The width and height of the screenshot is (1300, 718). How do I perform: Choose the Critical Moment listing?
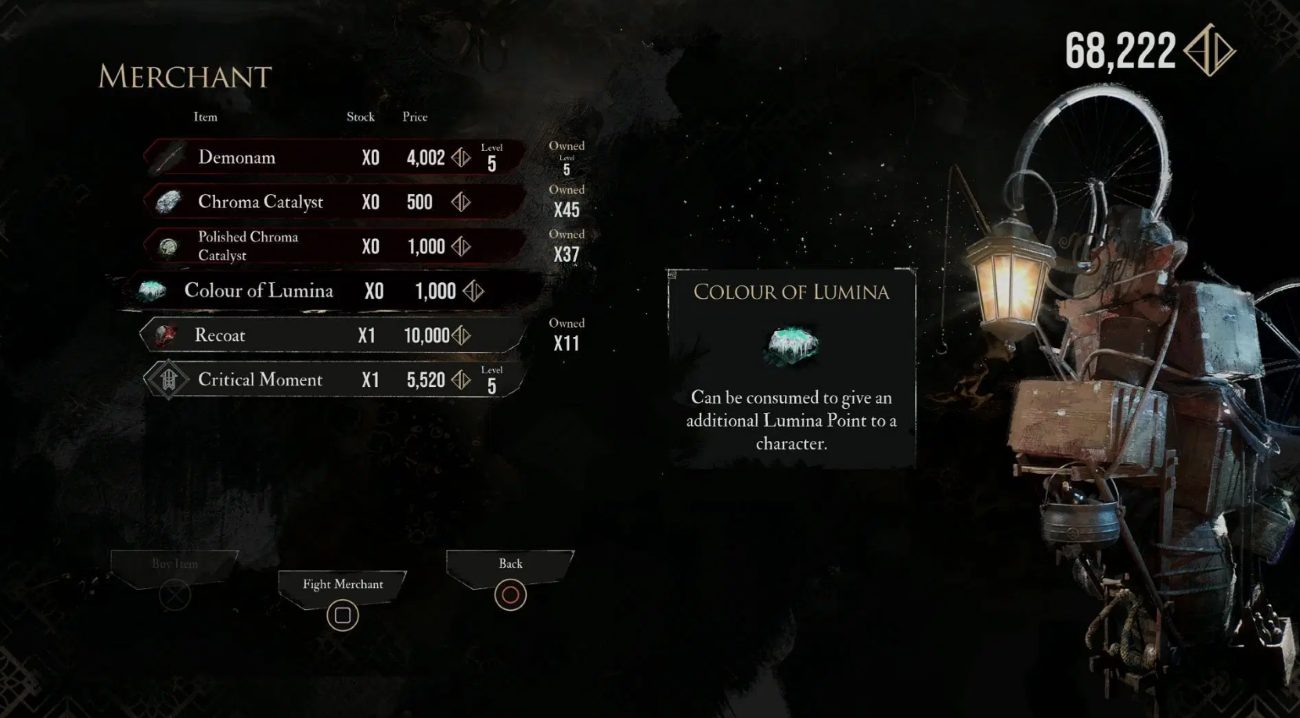[335, 380]
